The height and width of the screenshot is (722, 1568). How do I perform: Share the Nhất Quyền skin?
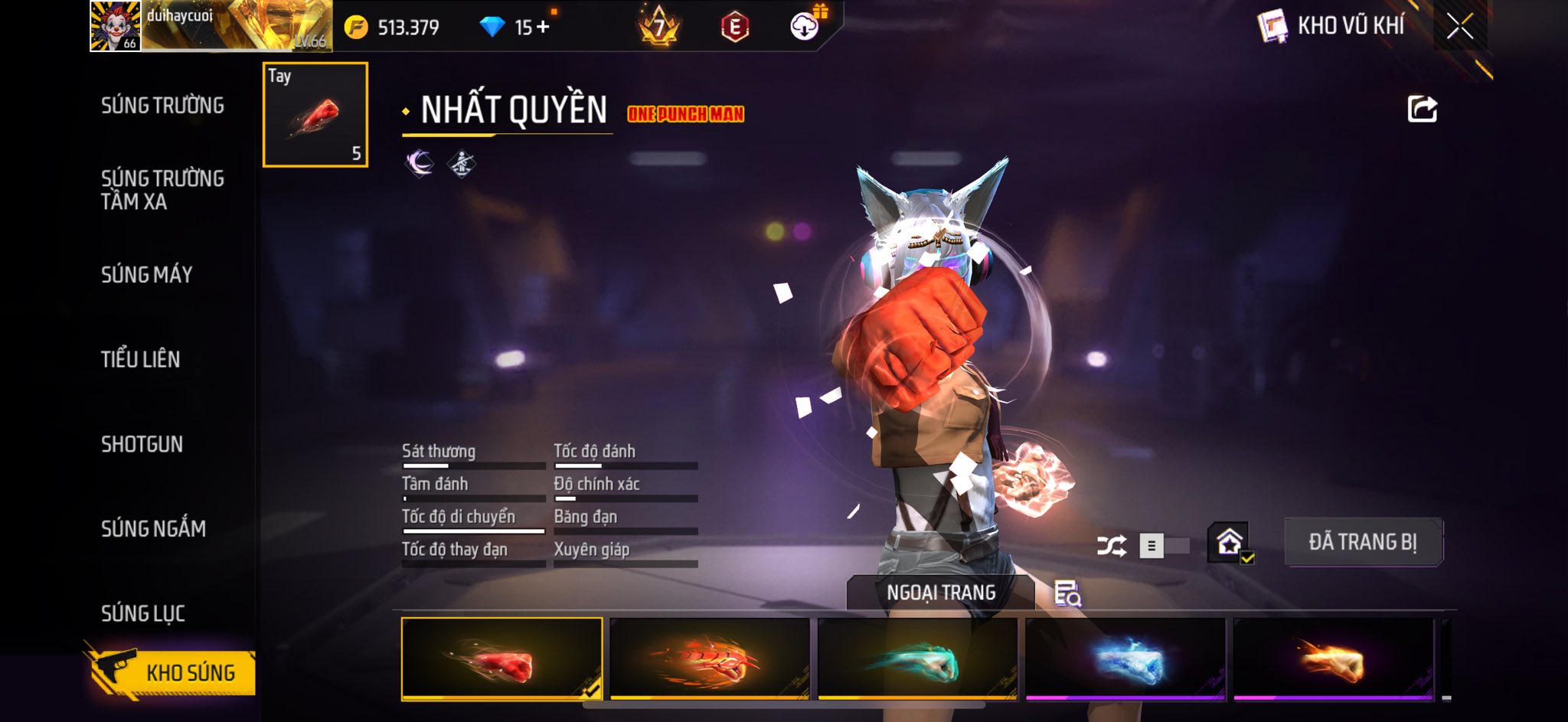tap(1422, 109)
